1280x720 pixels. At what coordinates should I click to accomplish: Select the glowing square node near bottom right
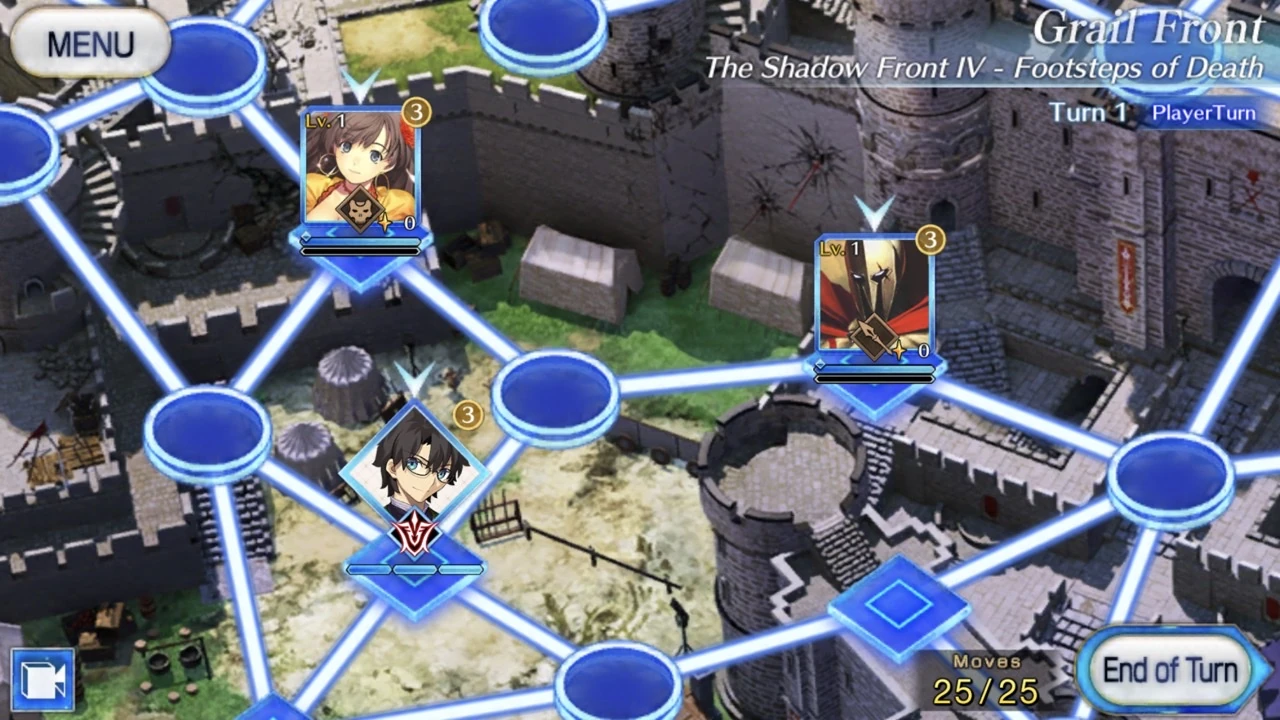coord(900,608)
